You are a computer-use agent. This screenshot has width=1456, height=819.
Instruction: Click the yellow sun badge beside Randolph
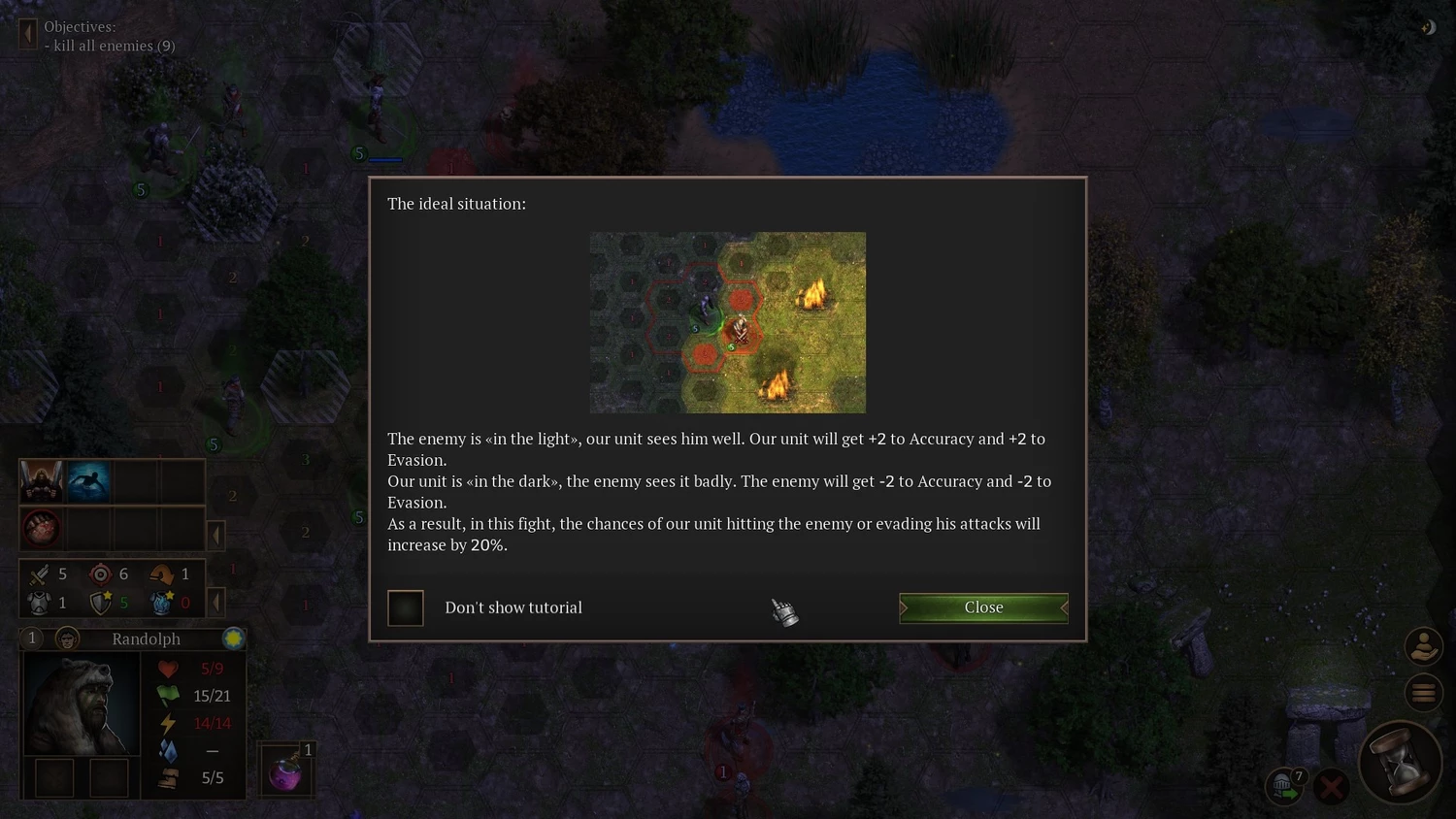pos(233,639)
